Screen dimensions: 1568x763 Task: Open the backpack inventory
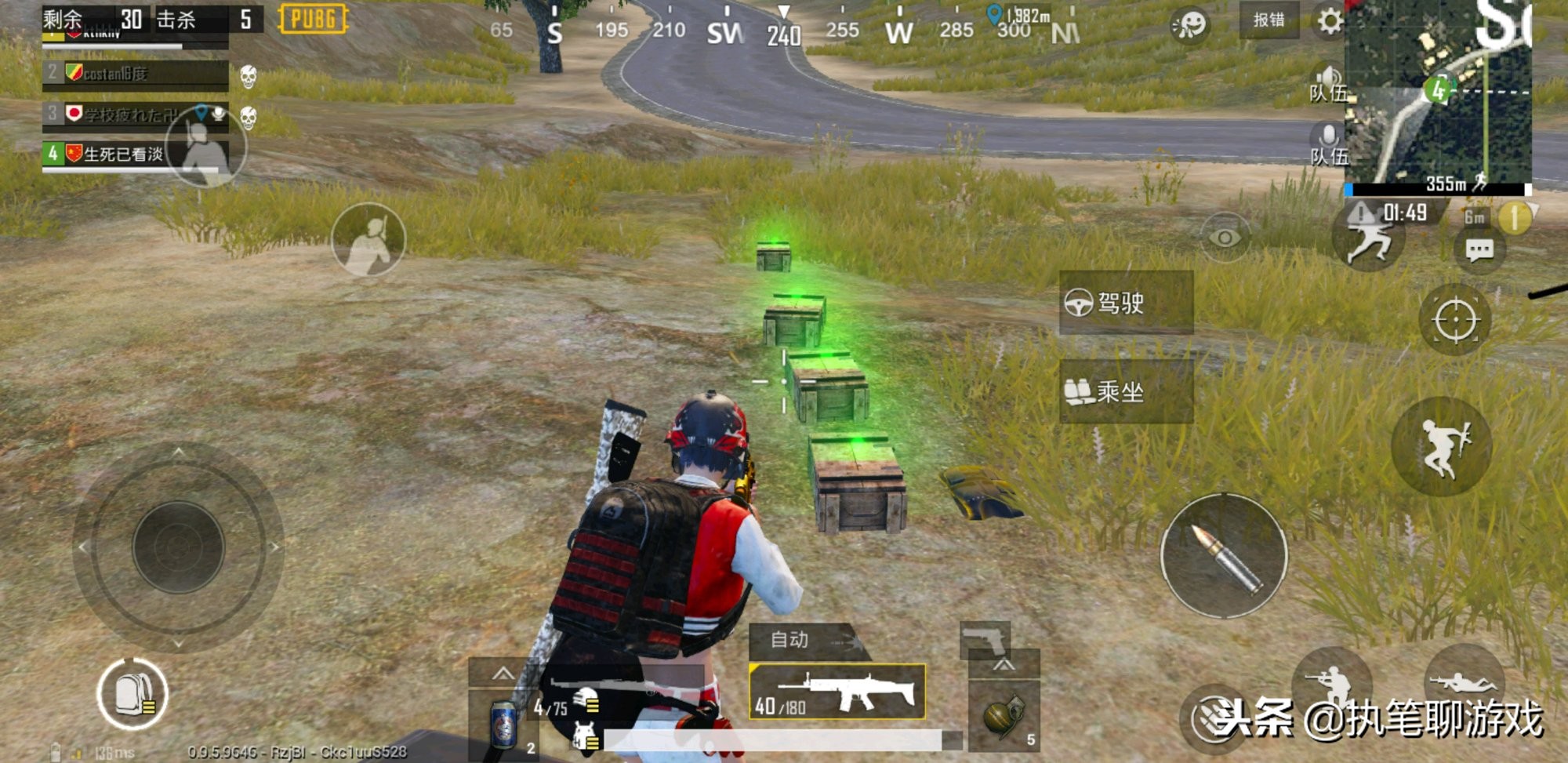(132, 694)
